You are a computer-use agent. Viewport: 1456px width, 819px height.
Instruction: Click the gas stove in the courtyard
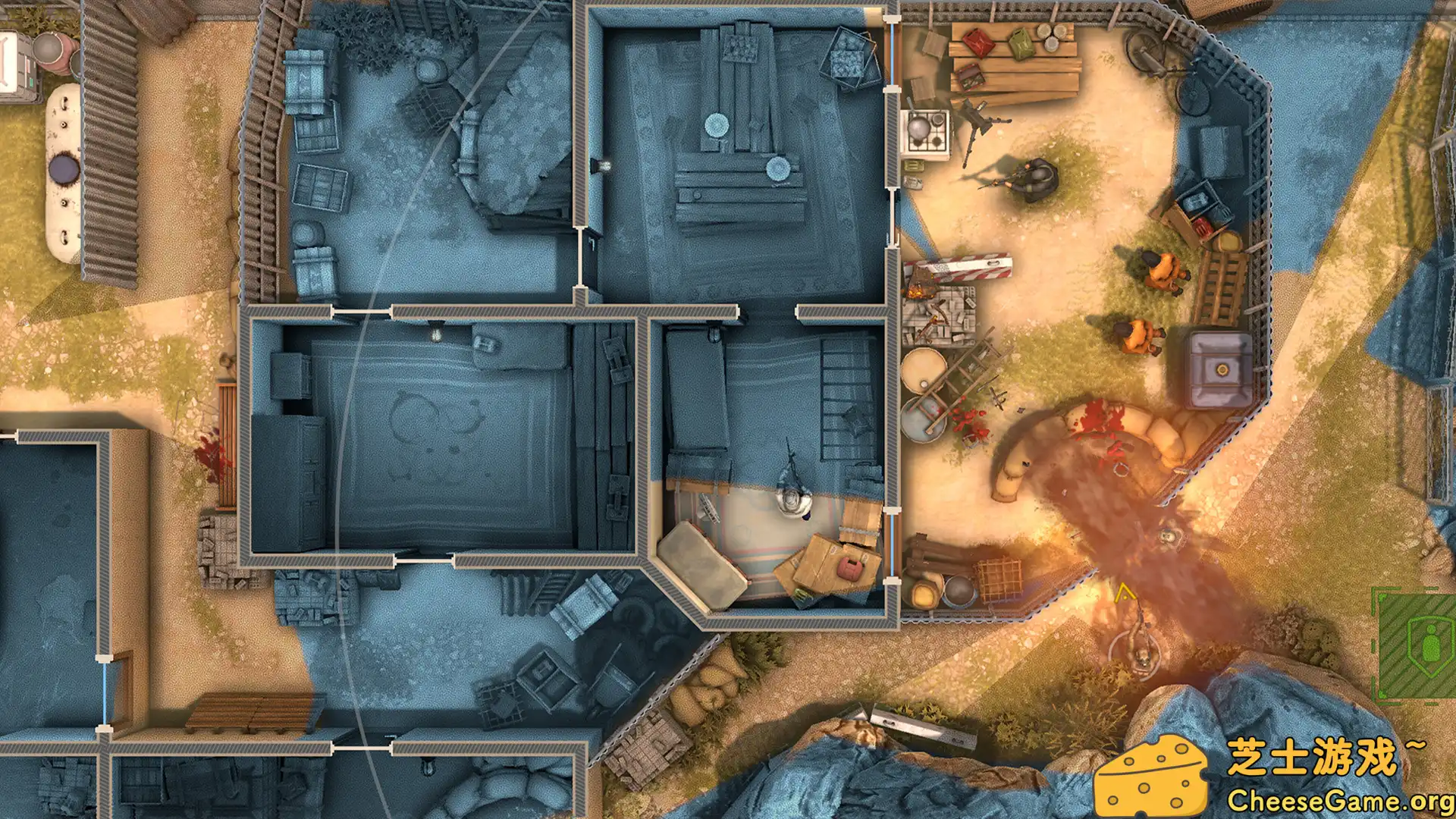pos(926,130)
